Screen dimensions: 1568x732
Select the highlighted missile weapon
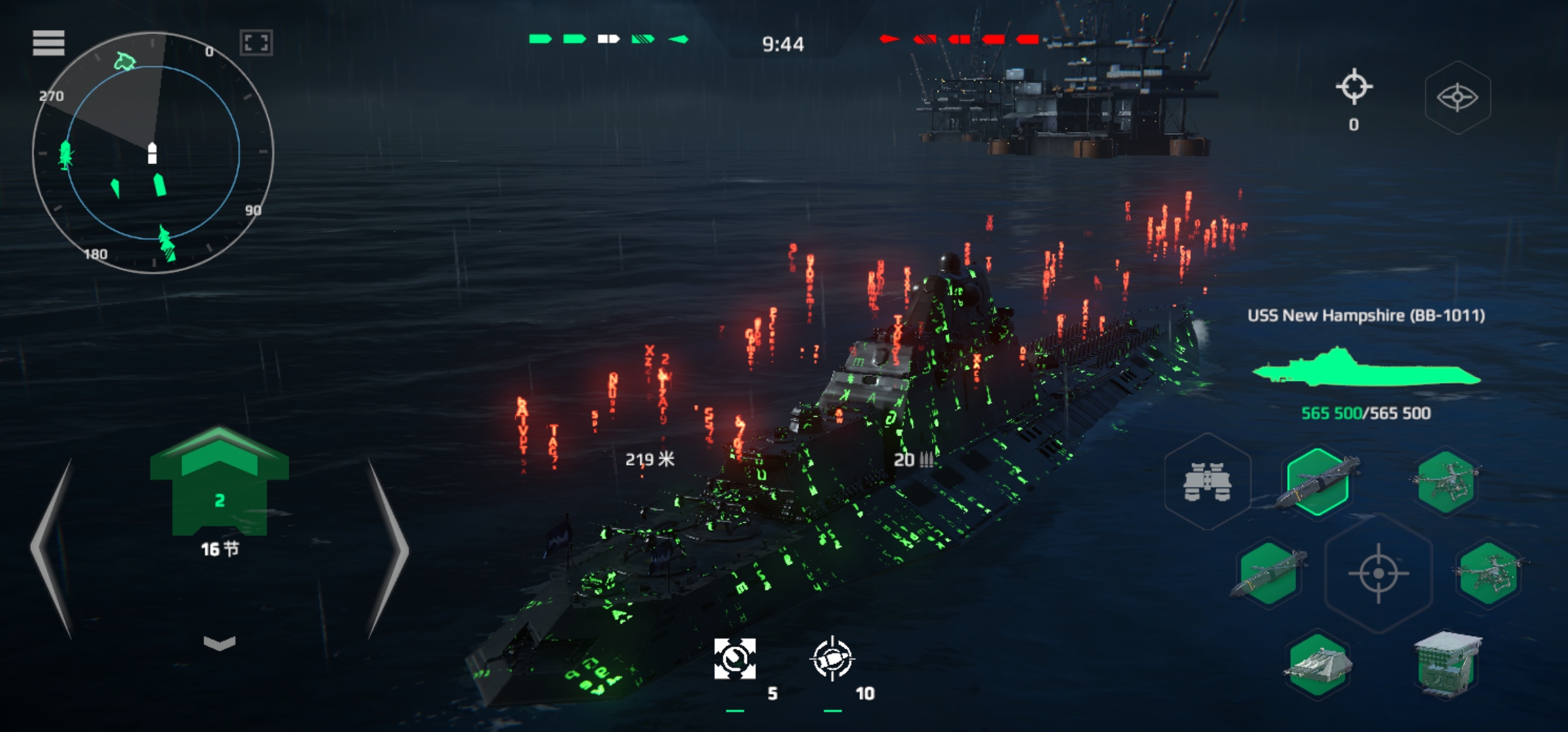click(x=1318, y=482)
